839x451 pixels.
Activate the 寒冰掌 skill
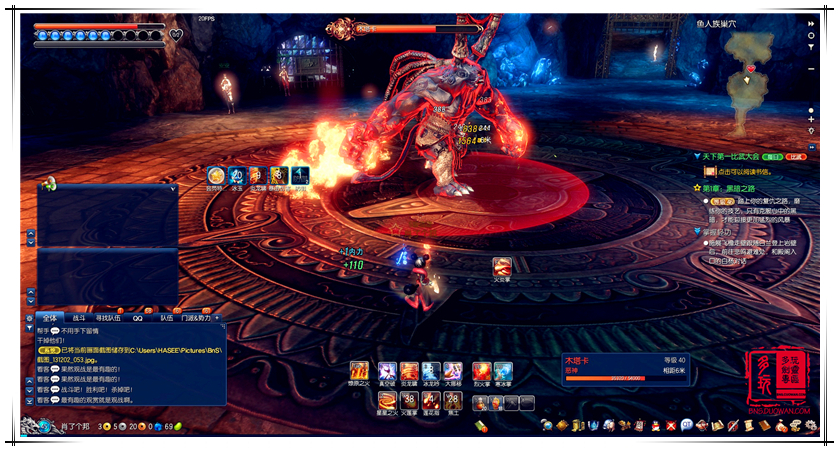pyautogui.click(x=503, y=371)
